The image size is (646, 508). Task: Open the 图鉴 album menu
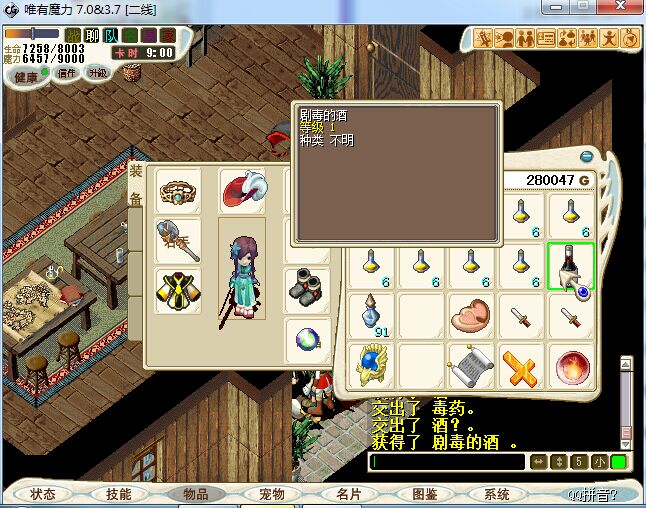pos(425,494)
